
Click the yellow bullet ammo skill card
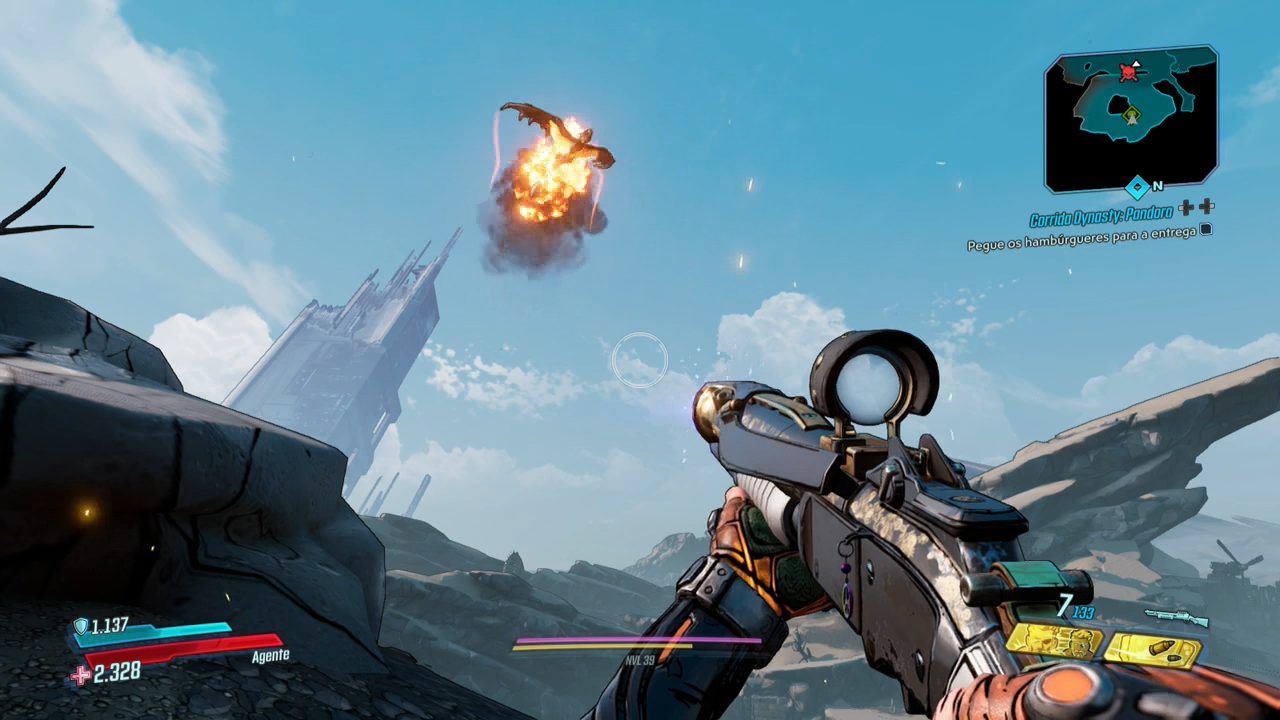[x=1152, y=651]
